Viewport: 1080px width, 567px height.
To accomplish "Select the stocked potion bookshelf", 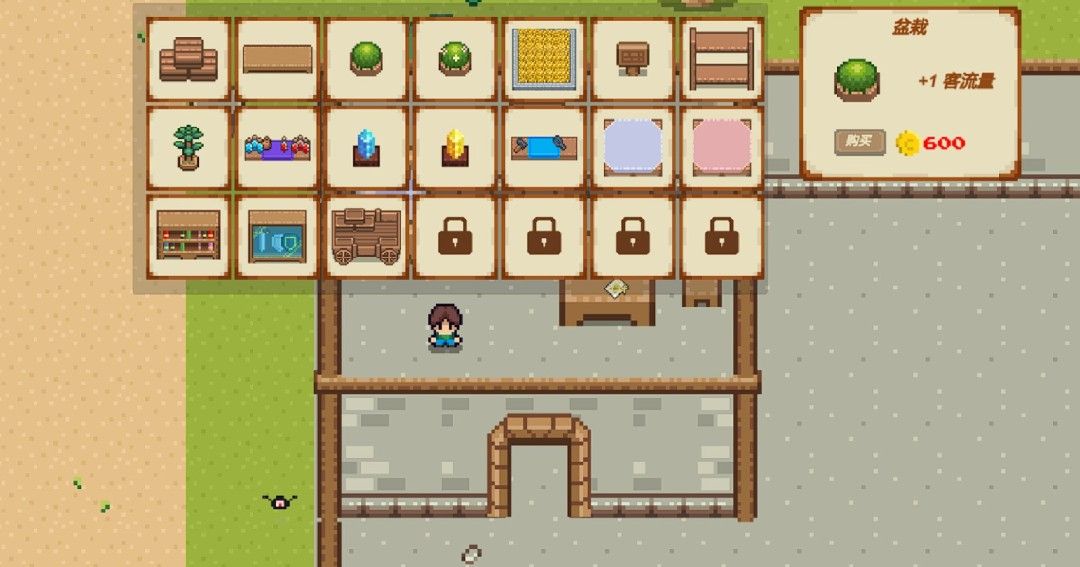I will [188, 236].
